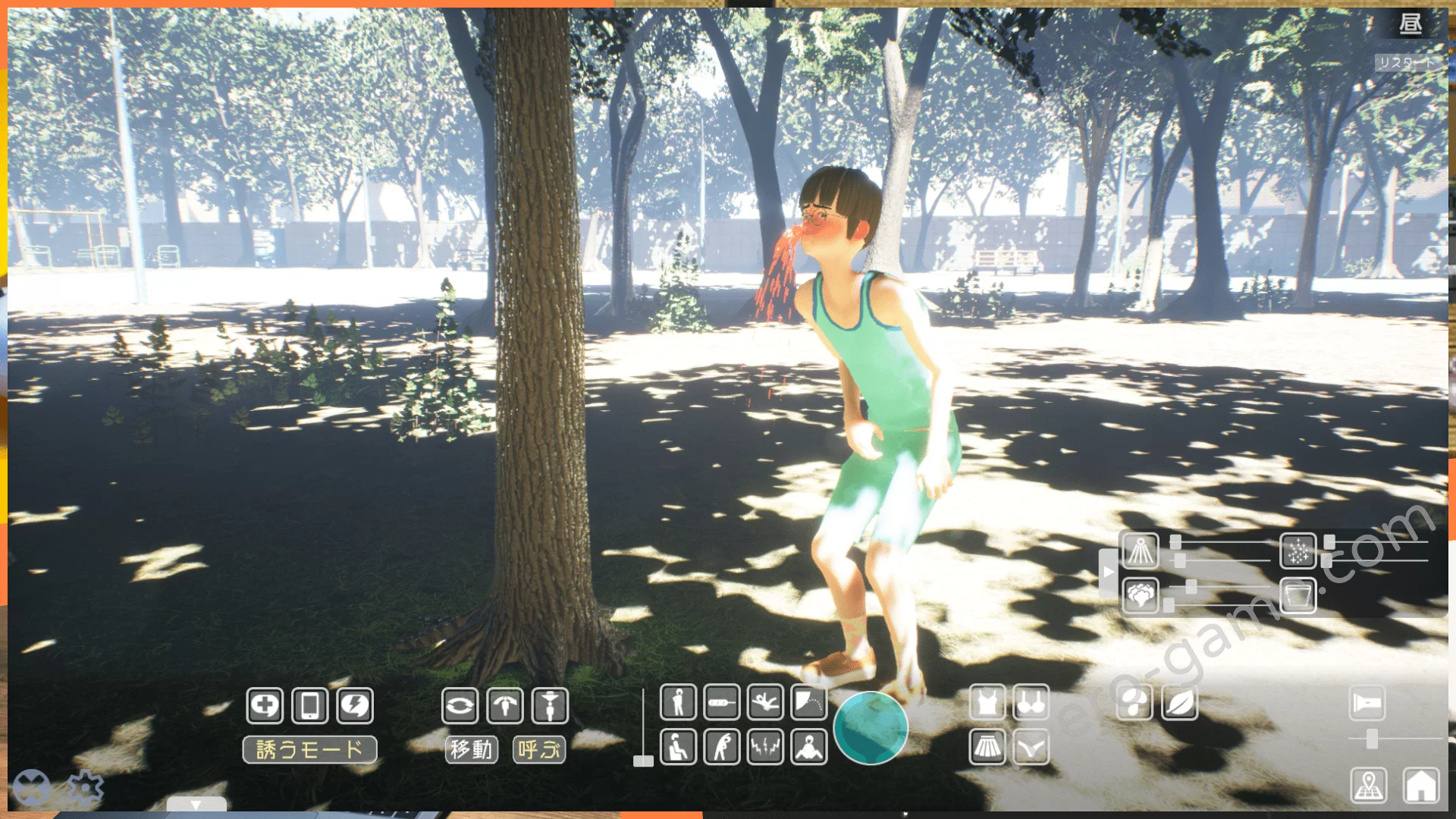Toggle the bra clothing icon

click(1031, 703)
